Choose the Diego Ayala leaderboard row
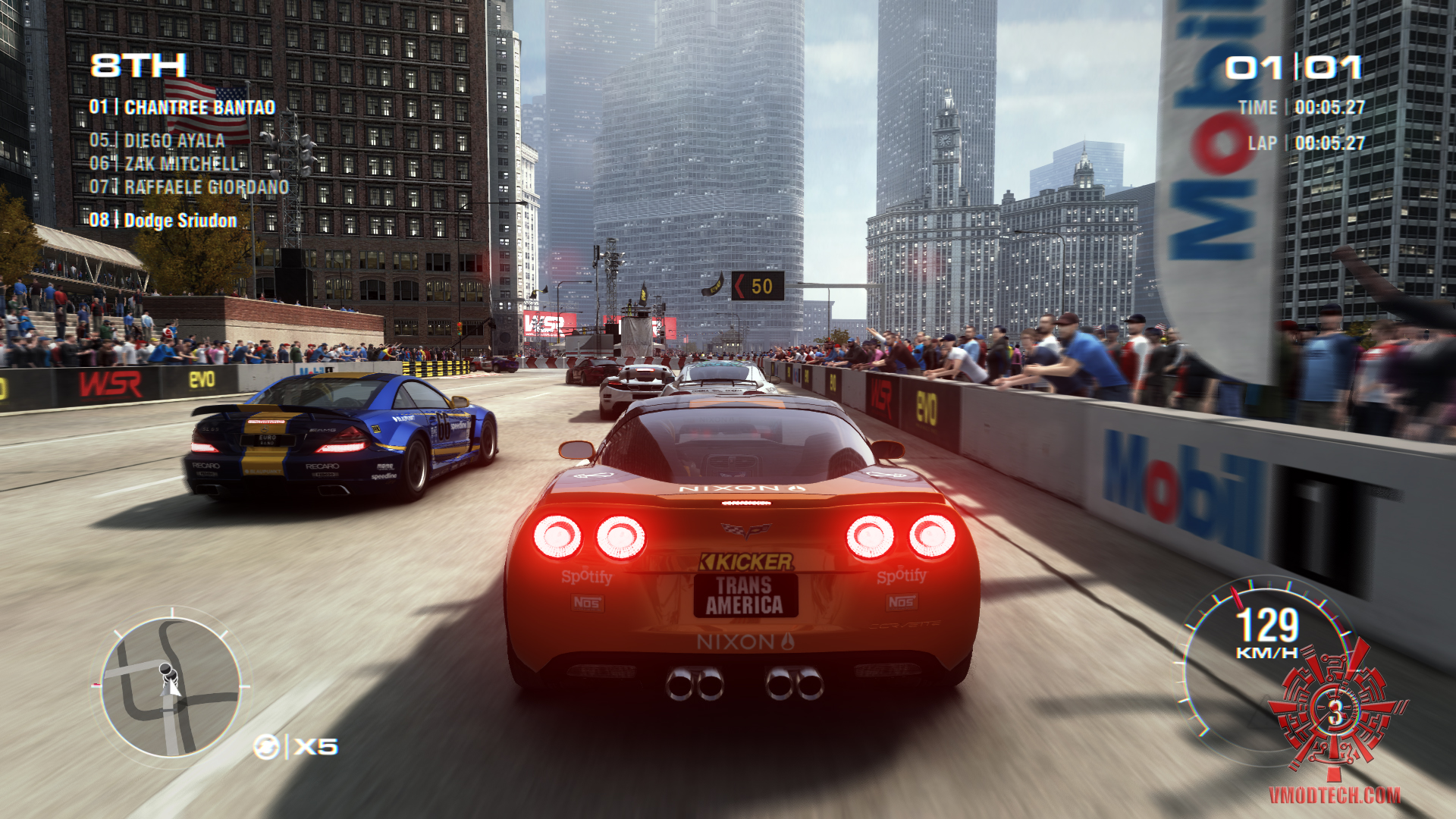1456x819 pixels. [157, 141]
